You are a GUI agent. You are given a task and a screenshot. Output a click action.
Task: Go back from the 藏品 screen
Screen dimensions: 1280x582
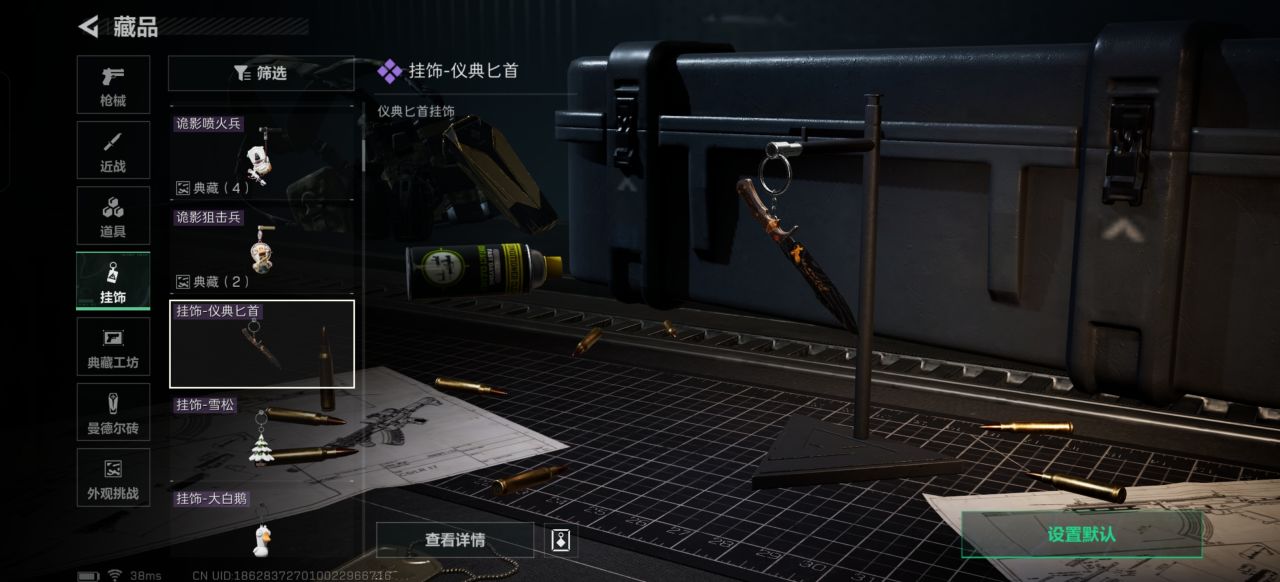click(89, 27)
